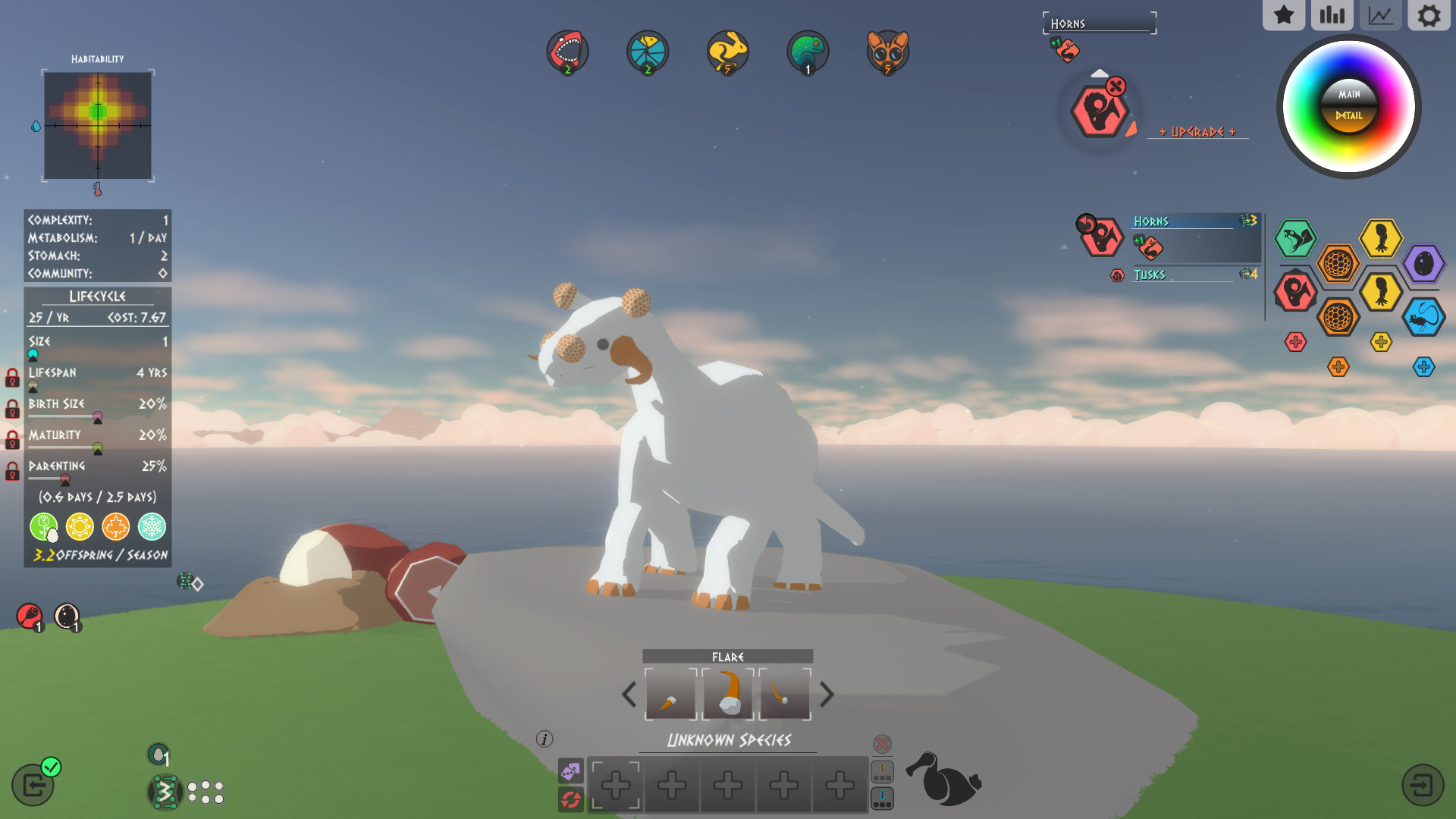
Task: Unlock the padlock next to Lifespan
Action: [11, 379]
